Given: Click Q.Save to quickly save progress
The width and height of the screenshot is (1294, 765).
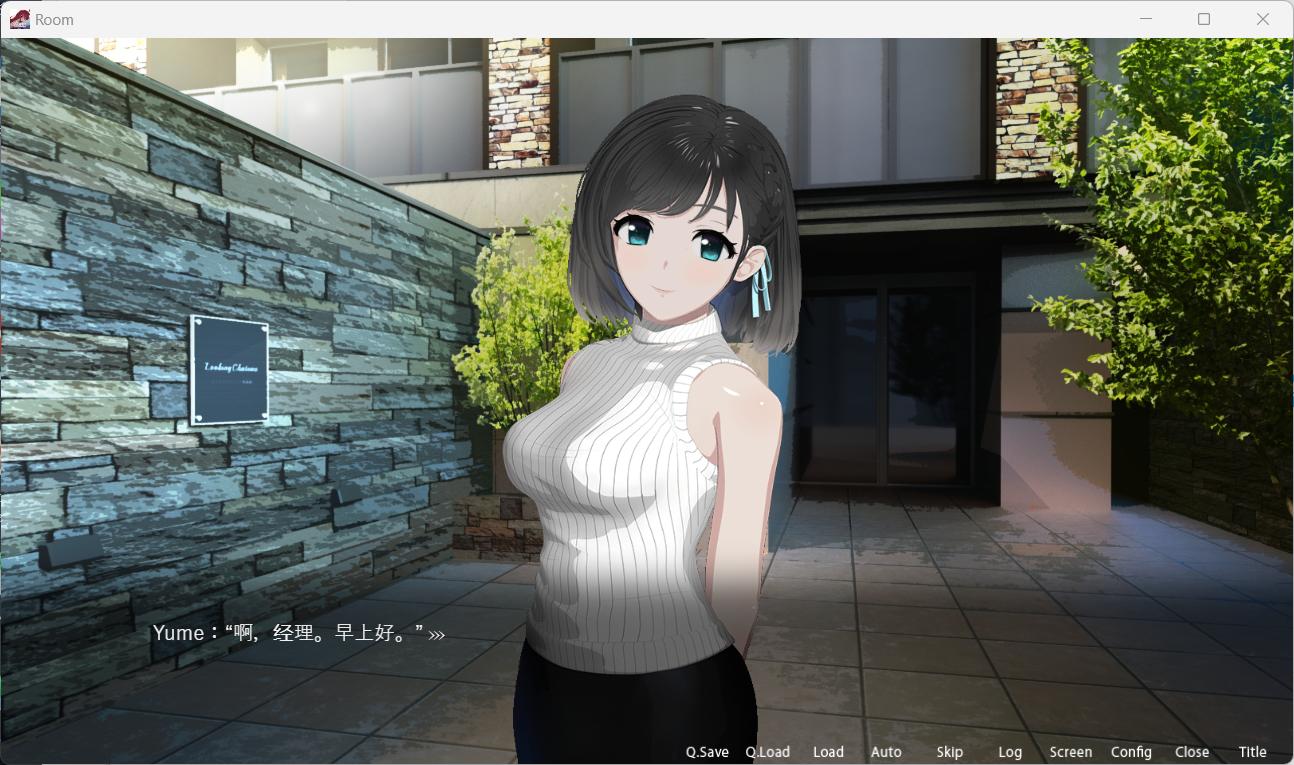Looking at the screenshot, I should click(707, 751).
